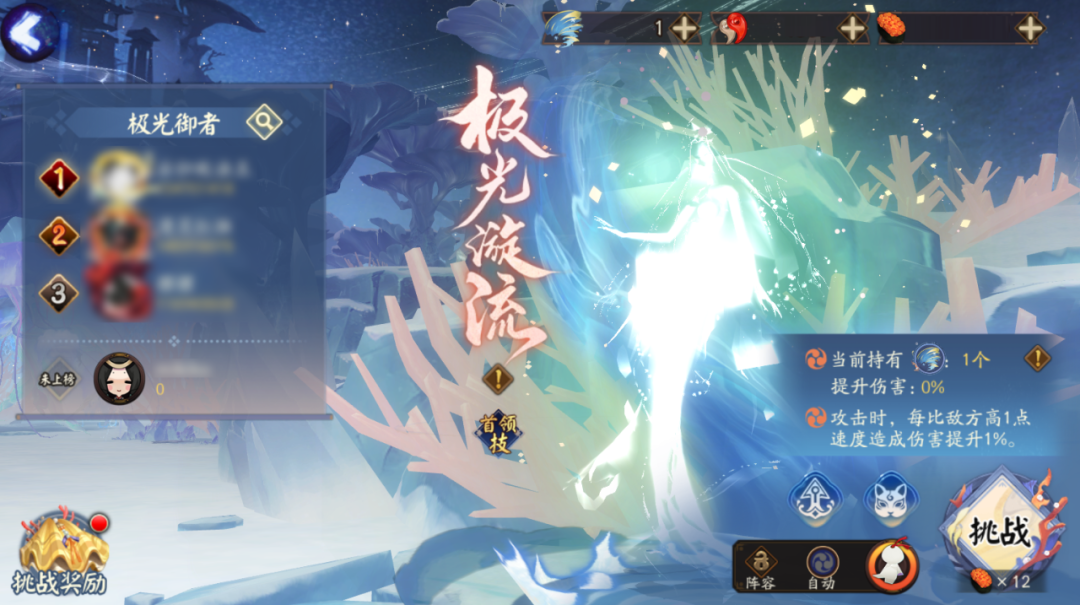The height and width of the screenshot is (605, 1080).
Task: Toggle 自动 auto battle
Action: (822, 567)
